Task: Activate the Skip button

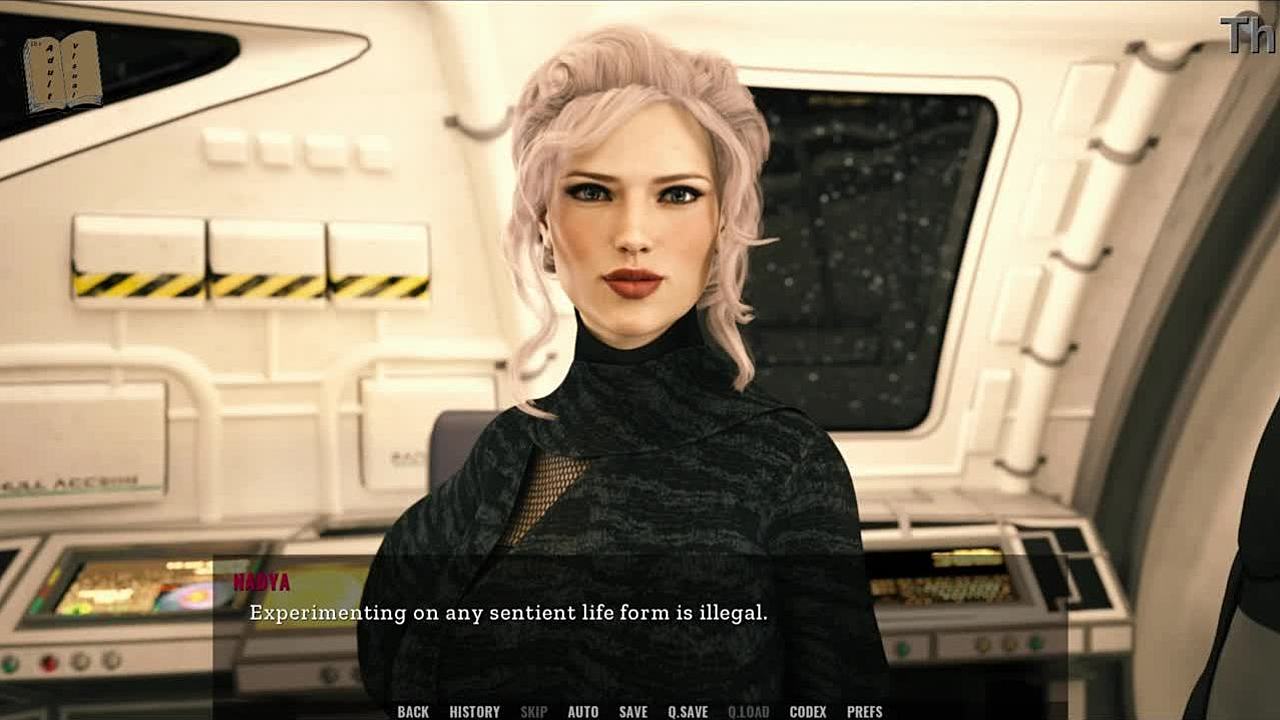Action: 534,712
